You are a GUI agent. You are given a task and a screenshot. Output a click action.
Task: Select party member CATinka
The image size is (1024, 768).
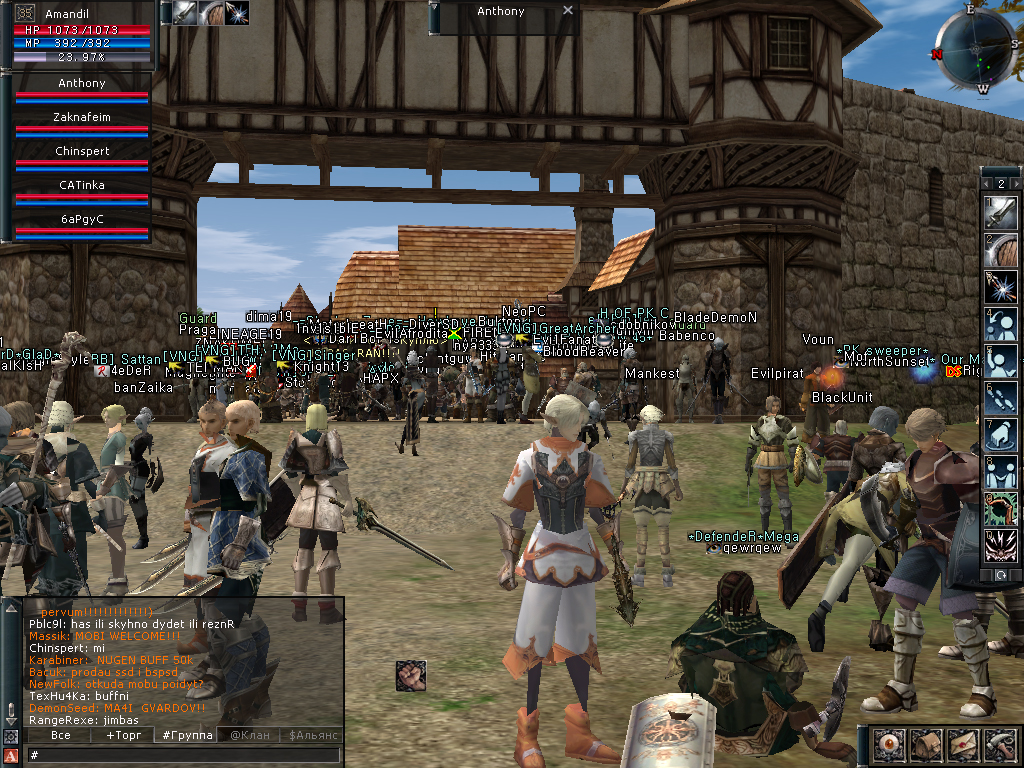coord(82,186)
